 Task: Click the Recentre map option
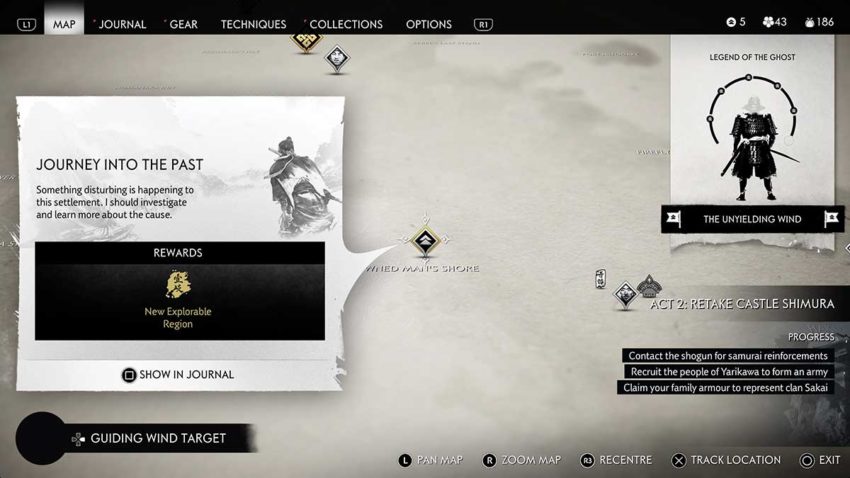(615, 460)
